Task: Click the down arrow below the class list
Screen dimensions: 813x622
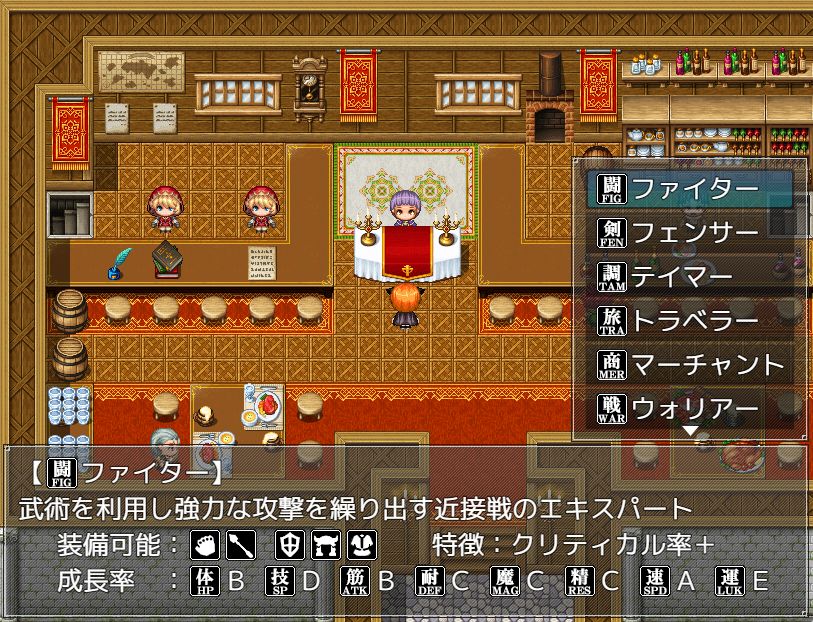Action: tap(690, 431)
